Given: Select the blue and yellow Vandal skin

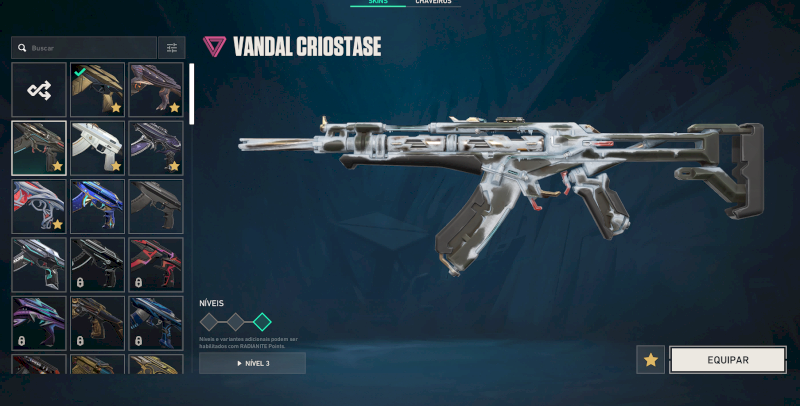Looking at the screenshot, I should (97, 206).
